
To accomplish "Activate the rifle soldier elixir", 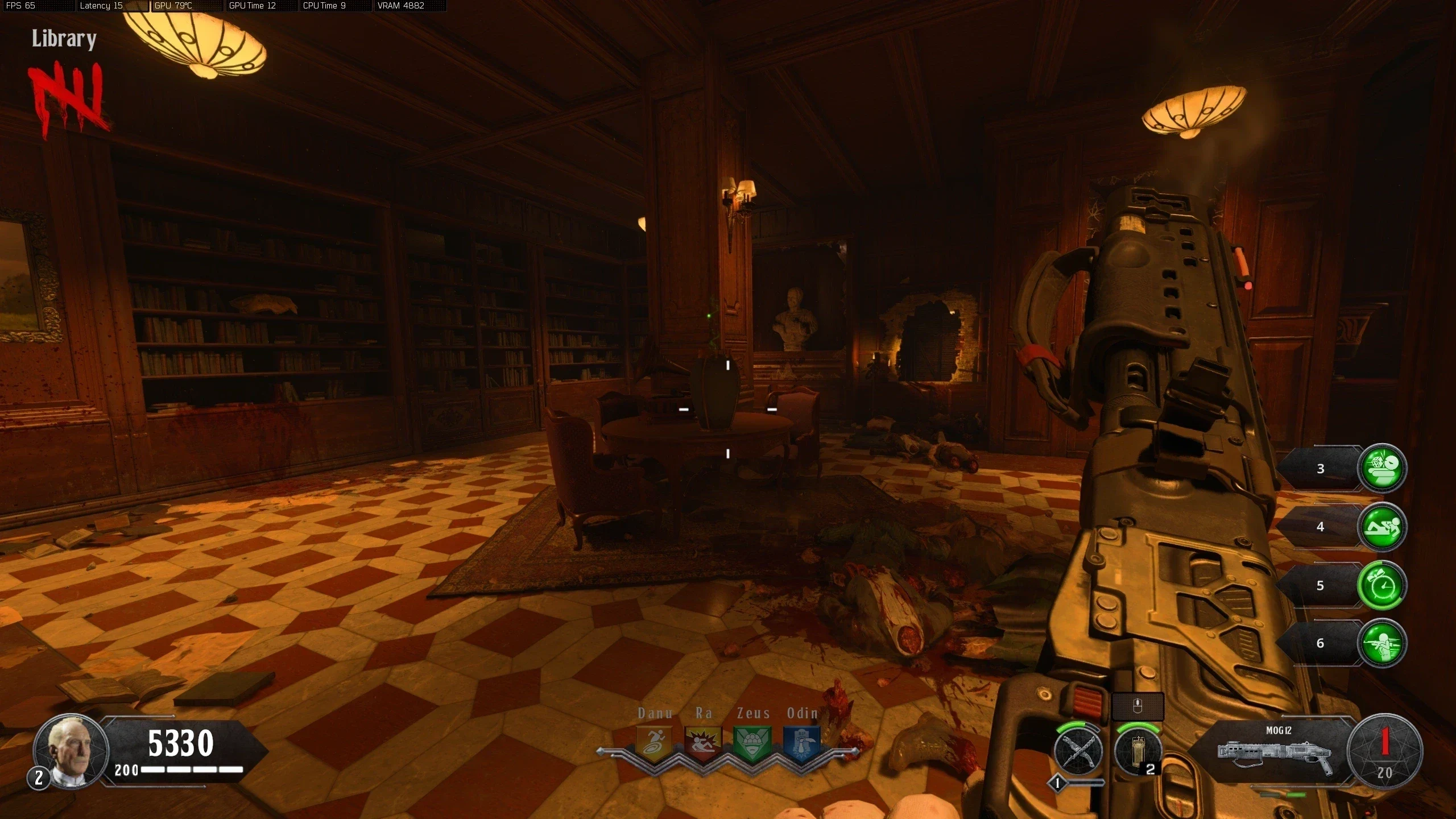I will click(x=1382, y=643).
